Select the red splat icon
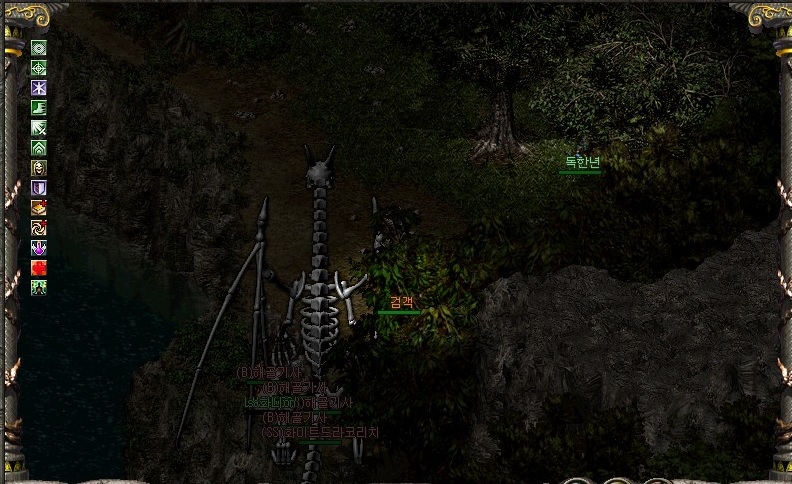Viewport: 792px width, 484px height. click(39, 267)
